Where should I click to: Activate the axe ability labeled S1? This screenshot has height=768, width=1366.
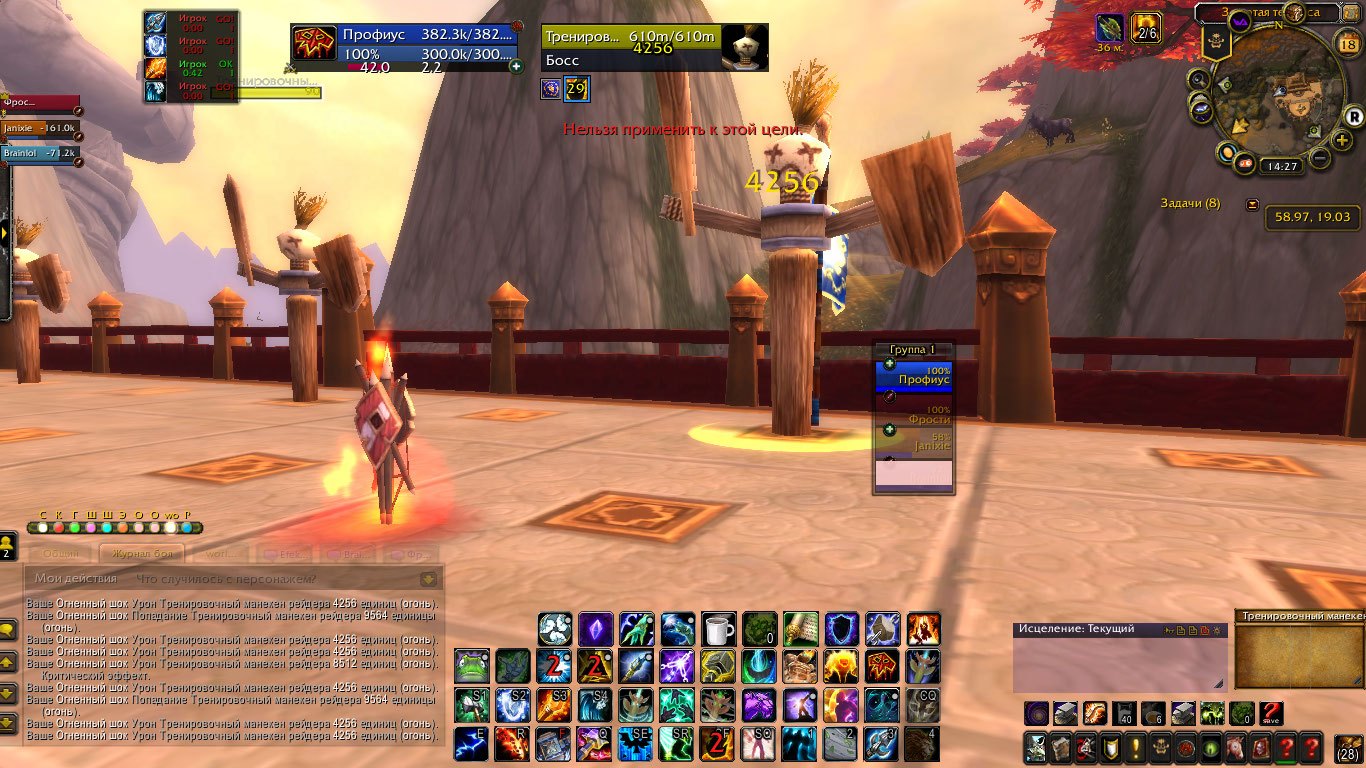[x=472, y=705]
